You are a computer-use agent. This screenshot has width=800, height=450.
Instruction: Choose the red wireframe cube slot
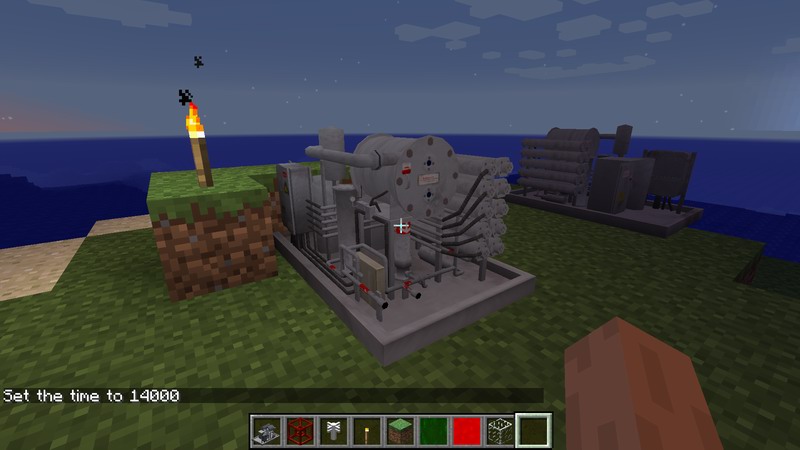pyautogui.click(x=300, y=431)
